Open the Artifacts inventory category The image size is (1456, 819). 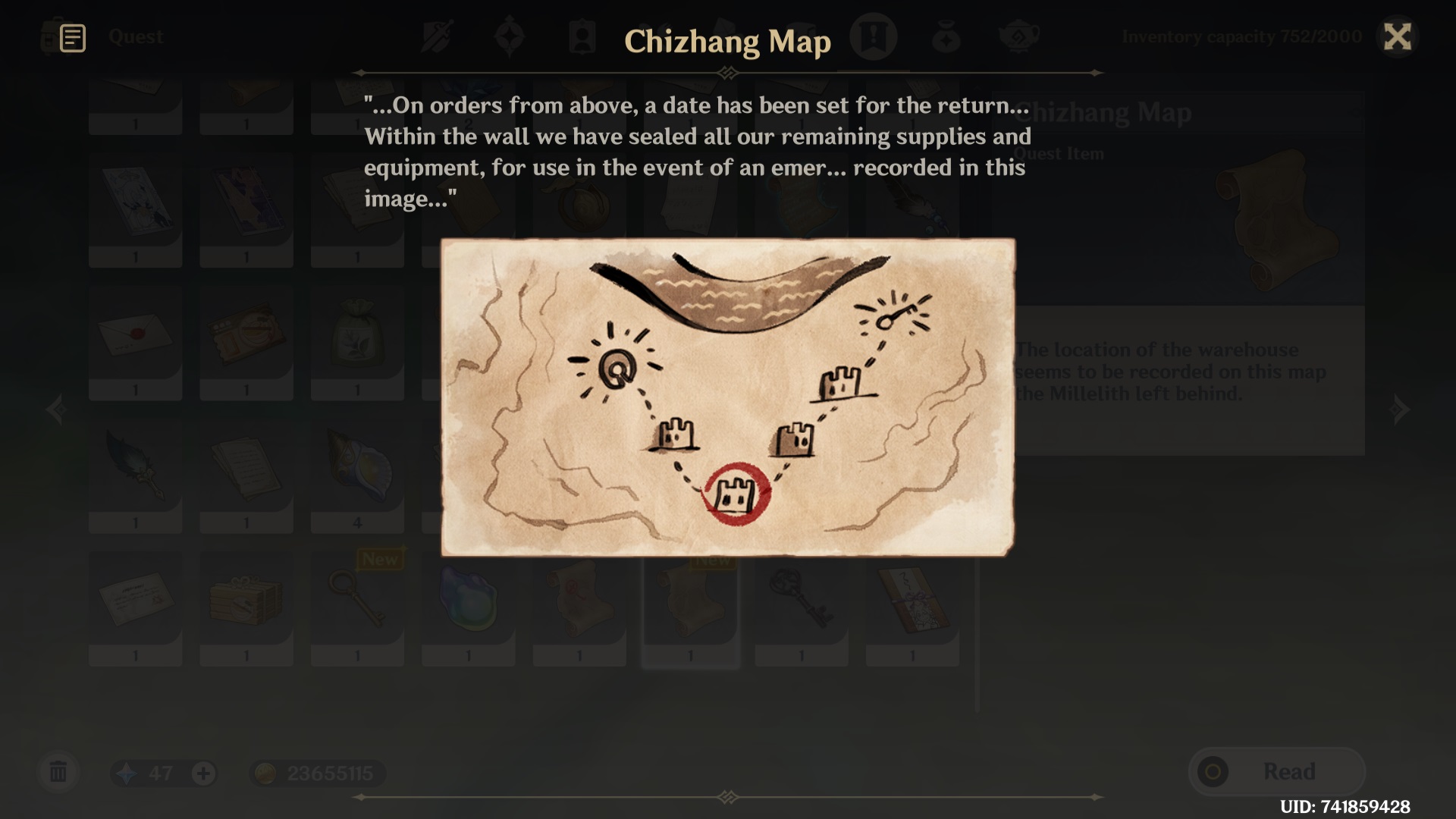(510, 36)
